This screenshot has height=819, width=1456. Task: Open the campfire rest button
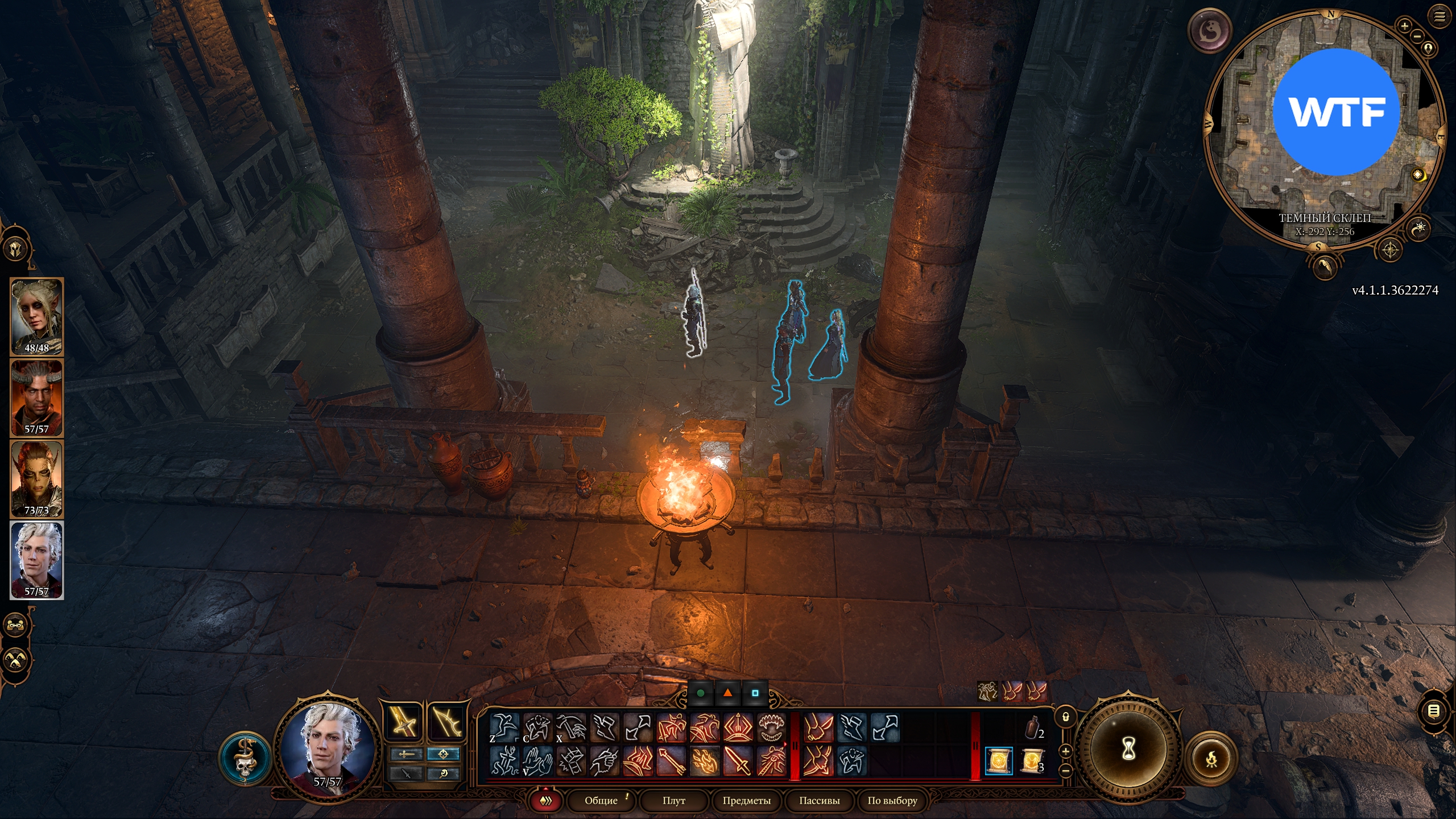coord(1211,758)
